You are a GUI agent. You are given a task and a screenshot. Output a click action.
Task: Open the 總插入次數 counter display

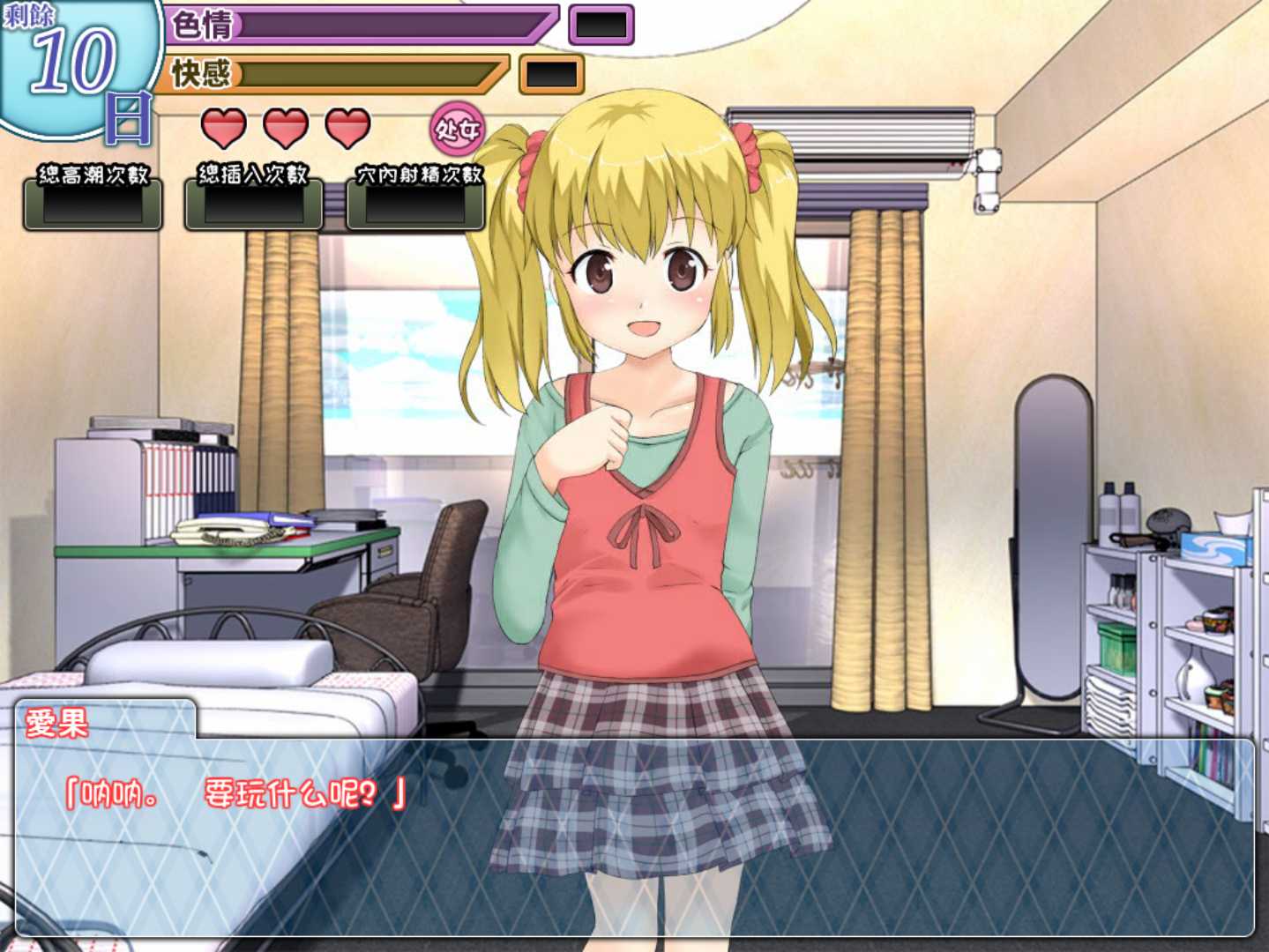[x=254, y=207]
